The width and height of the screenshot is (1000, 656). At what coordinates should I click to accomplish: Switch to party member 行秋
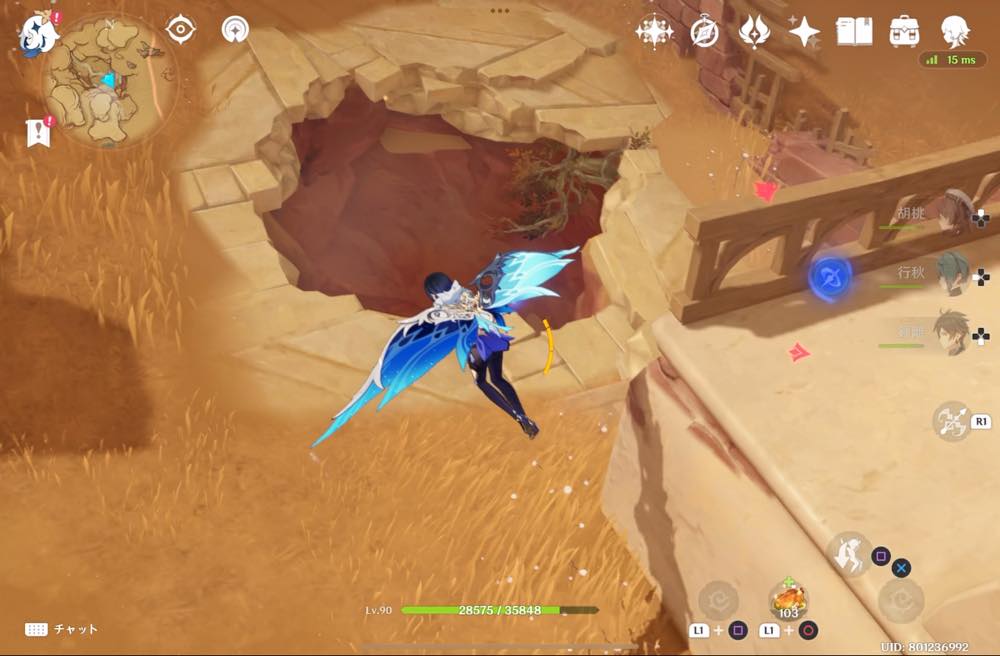point(950,272)
